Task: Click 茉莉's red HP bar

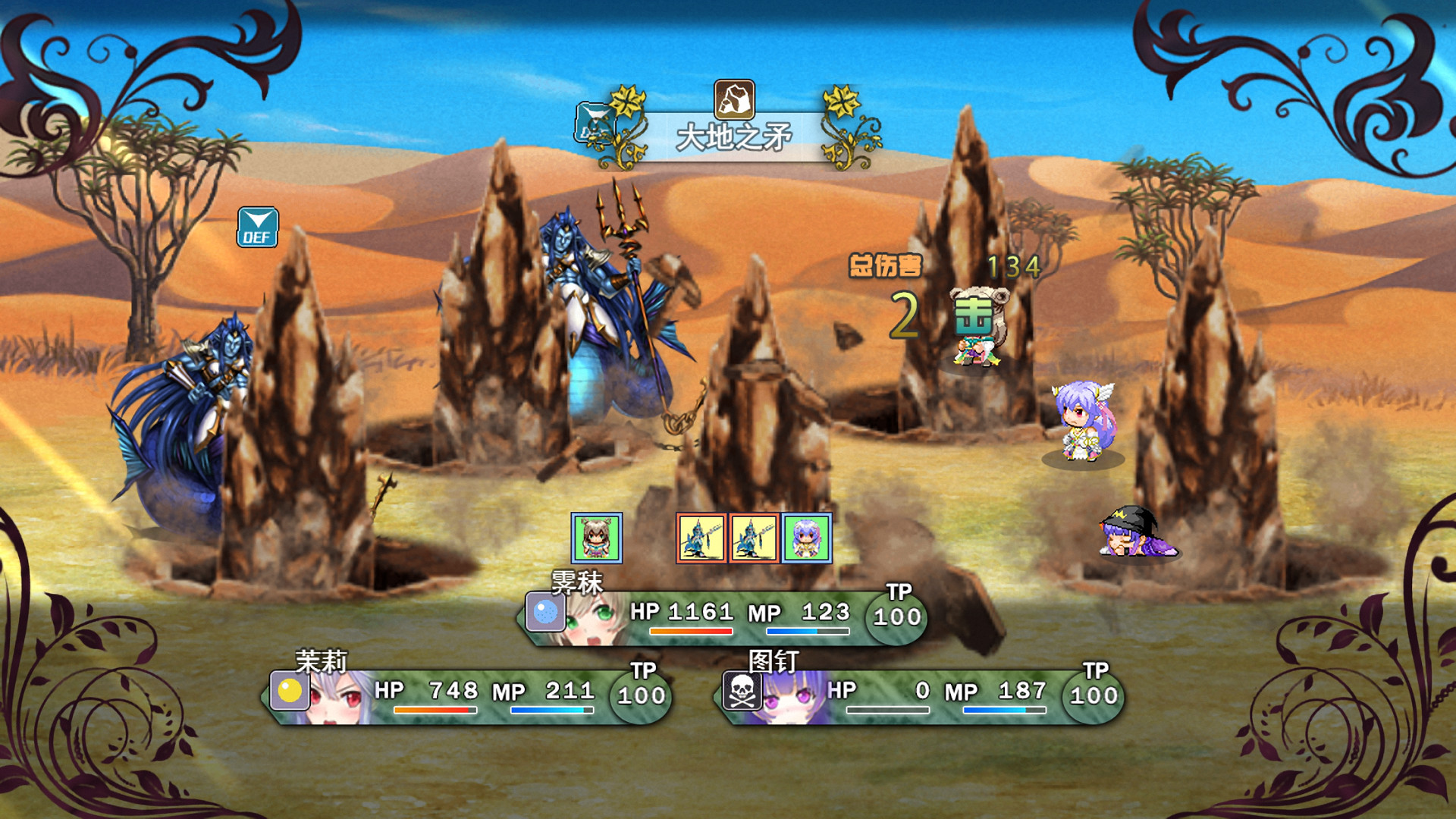Action: (432, 711)
